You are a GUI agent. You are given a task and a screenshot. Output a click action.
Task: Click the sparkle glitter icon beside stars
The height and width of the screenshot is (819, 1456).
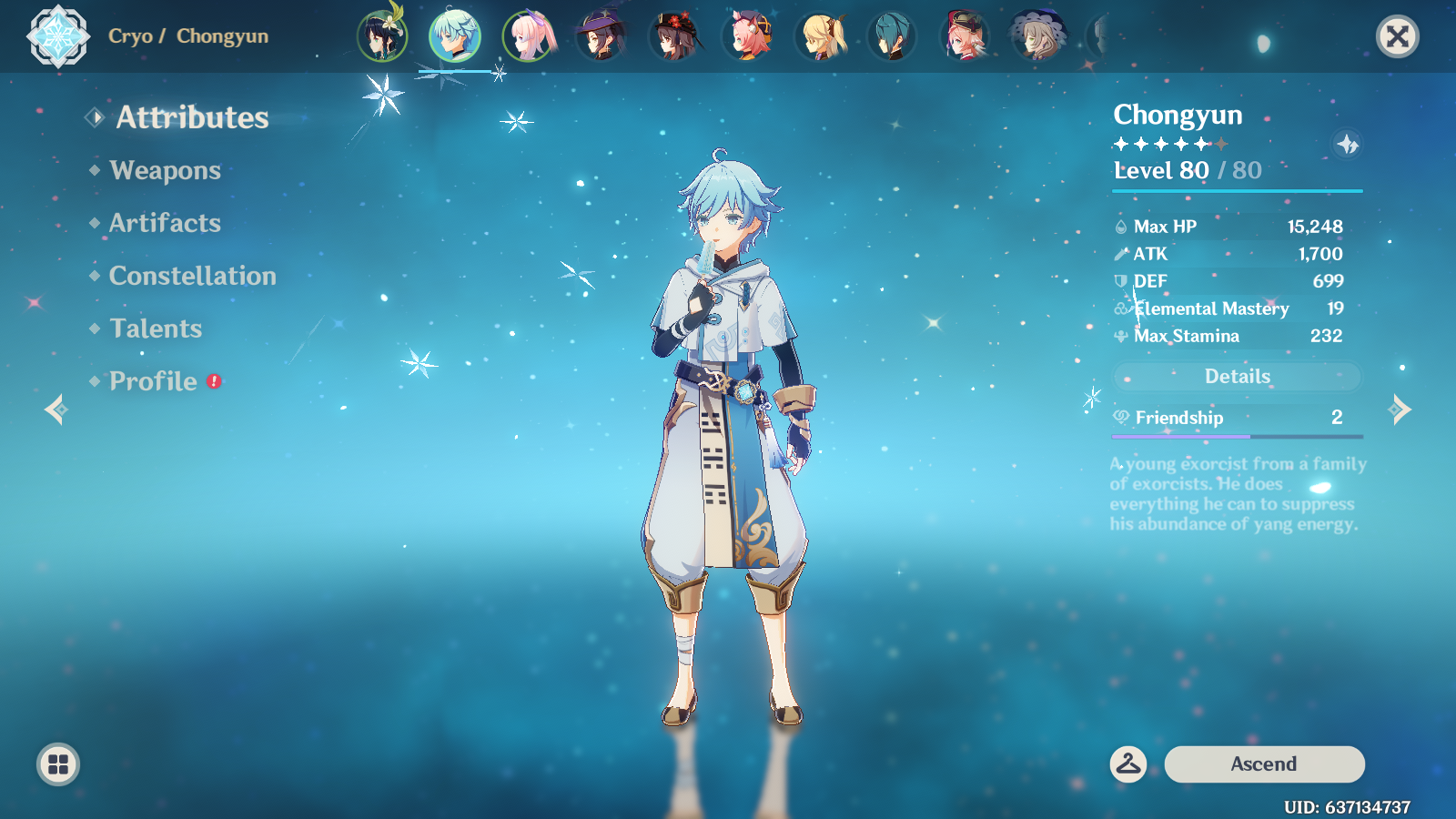coord(1345,143)
